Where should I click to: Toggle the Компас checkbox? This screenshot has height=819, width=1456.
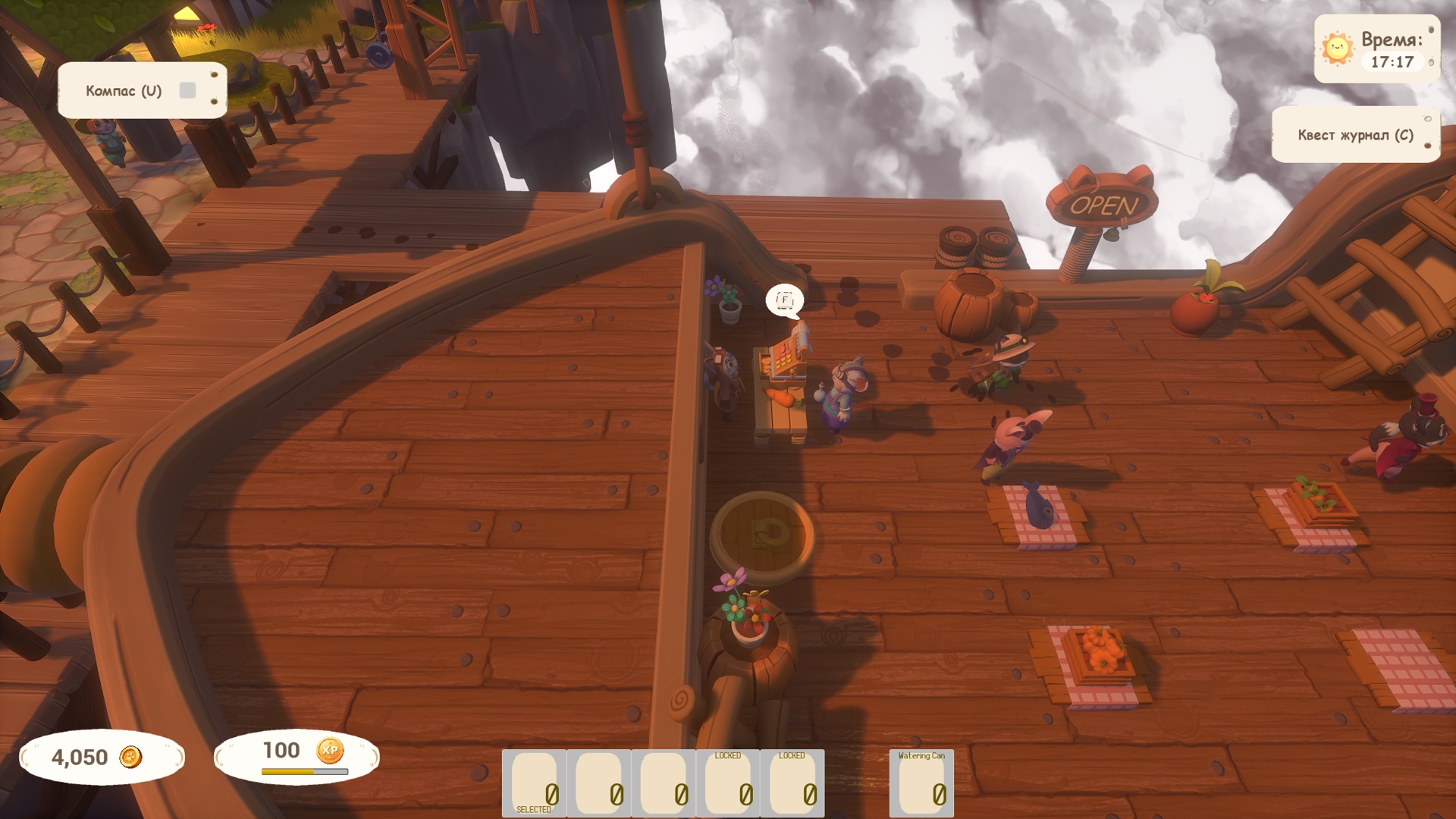coord(187,91)
